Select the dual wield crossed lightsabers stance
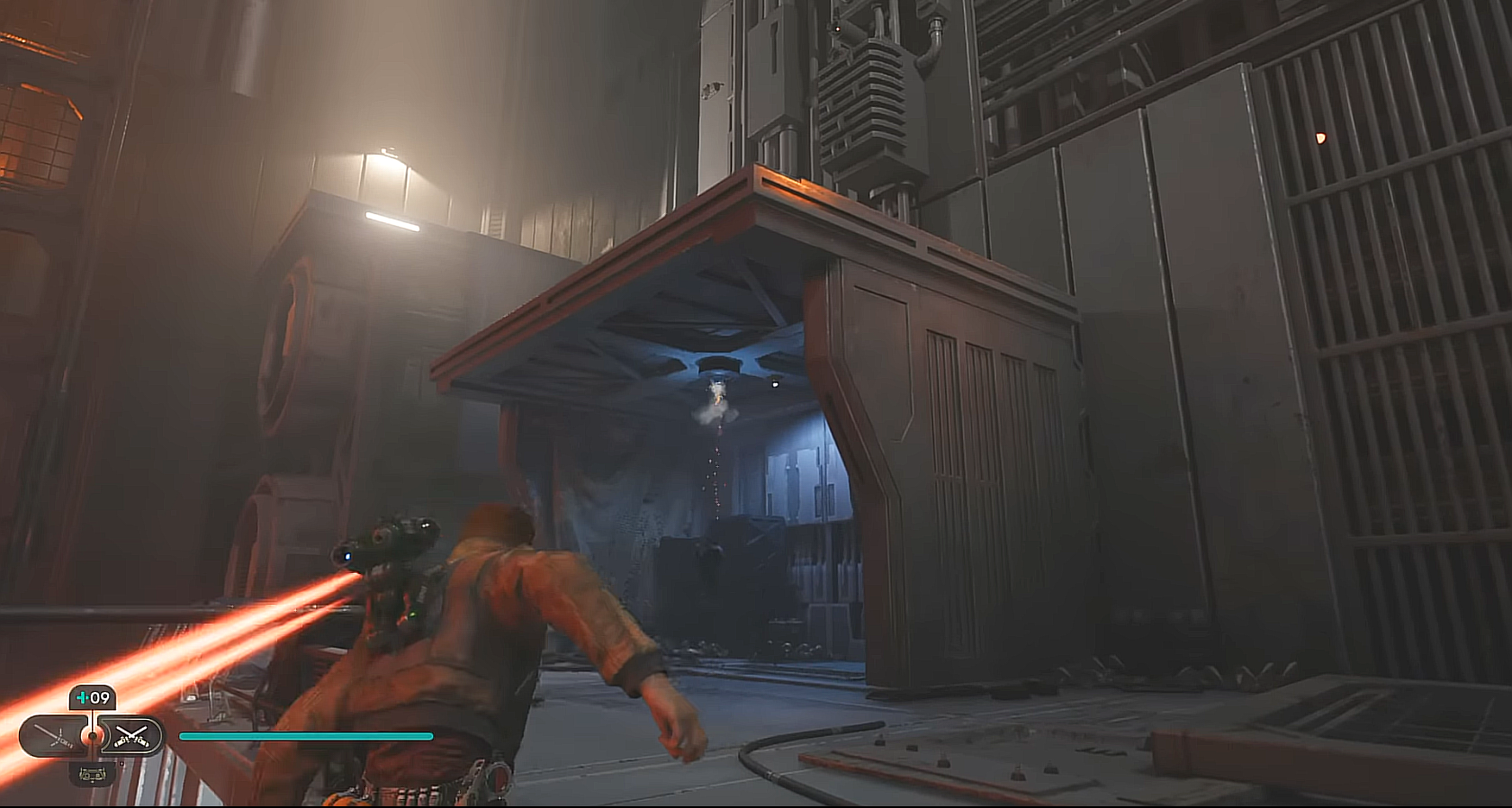 click(130, 737)
